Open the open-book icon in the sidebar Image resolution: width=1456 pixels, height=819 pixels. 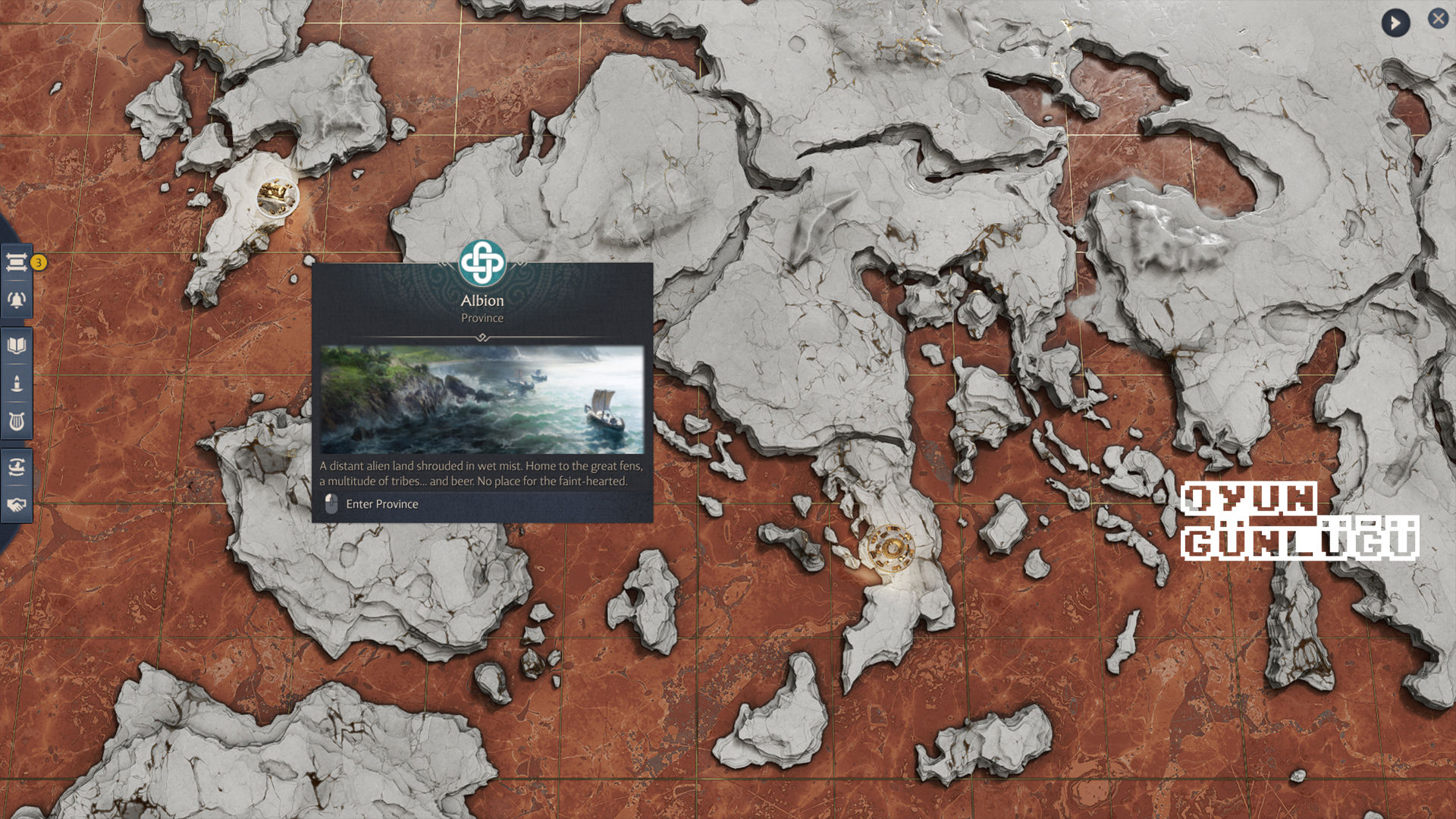click(x=17, y=346)
